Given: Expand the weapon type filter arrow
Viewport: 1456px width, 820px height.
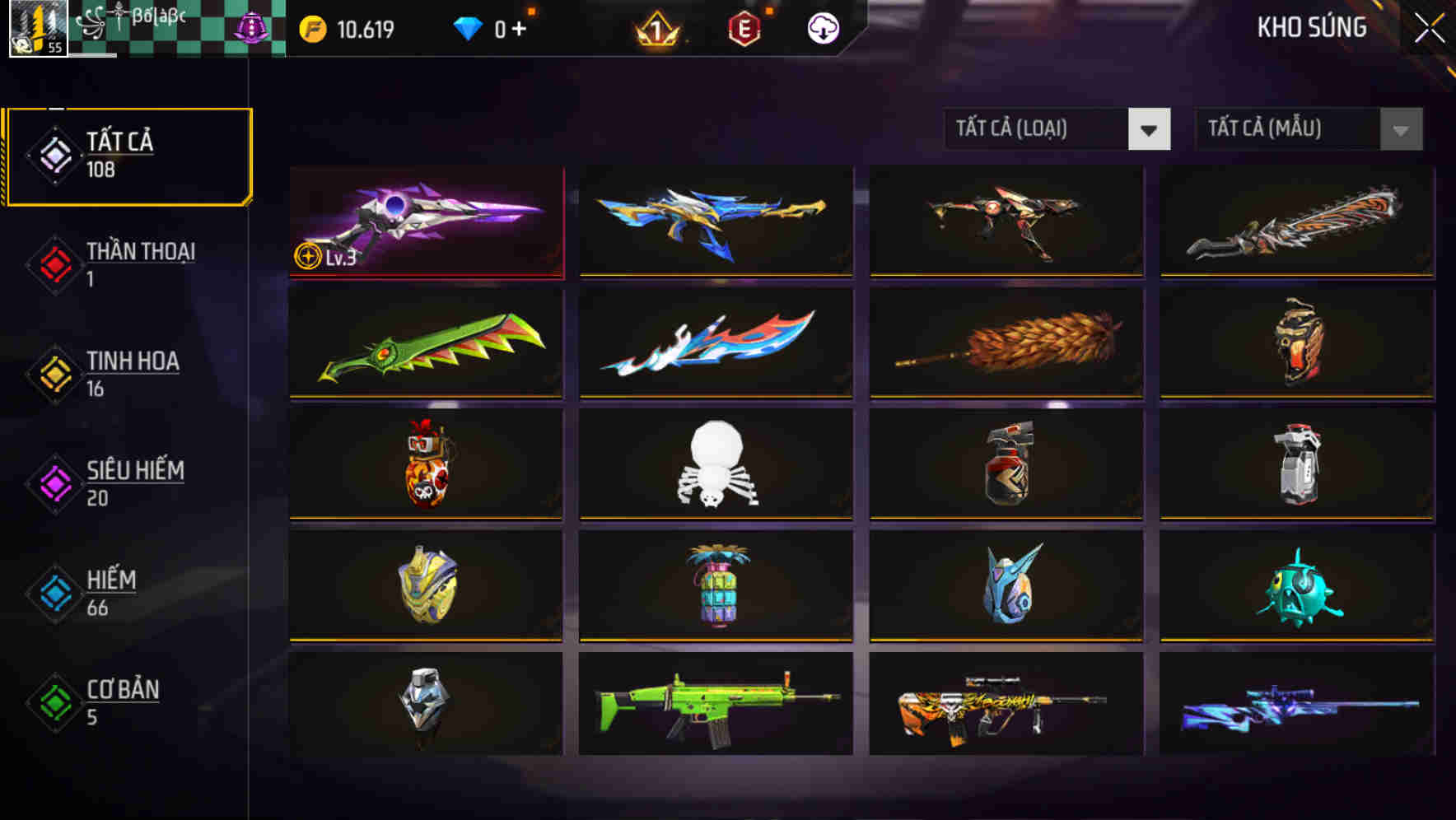Looking at the screenshot, I should pyautogui.click(x=1150, y=129).
